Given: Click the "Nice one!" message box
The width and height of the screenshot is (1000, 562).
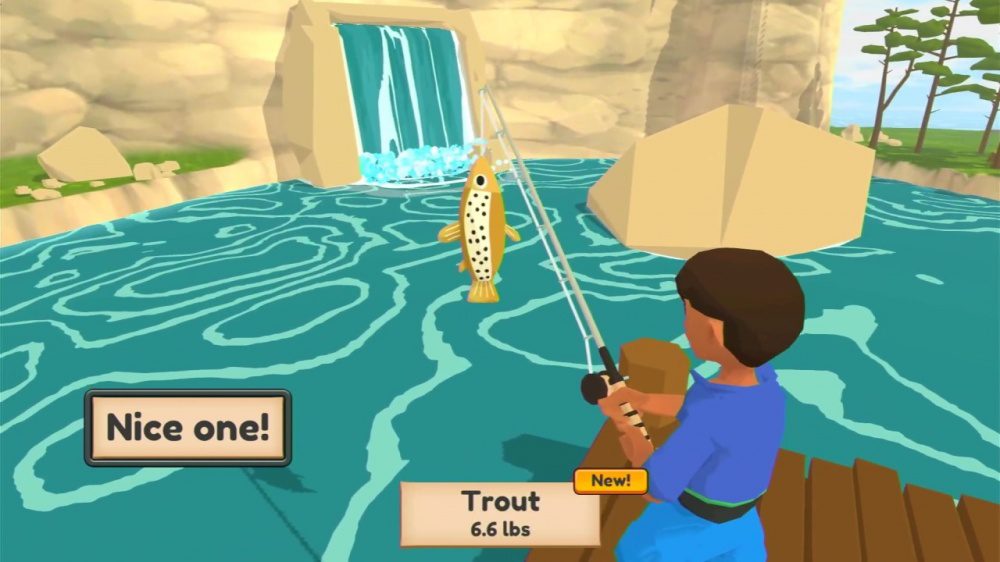Looking at the screenshot, I should (x=188, y=428).
